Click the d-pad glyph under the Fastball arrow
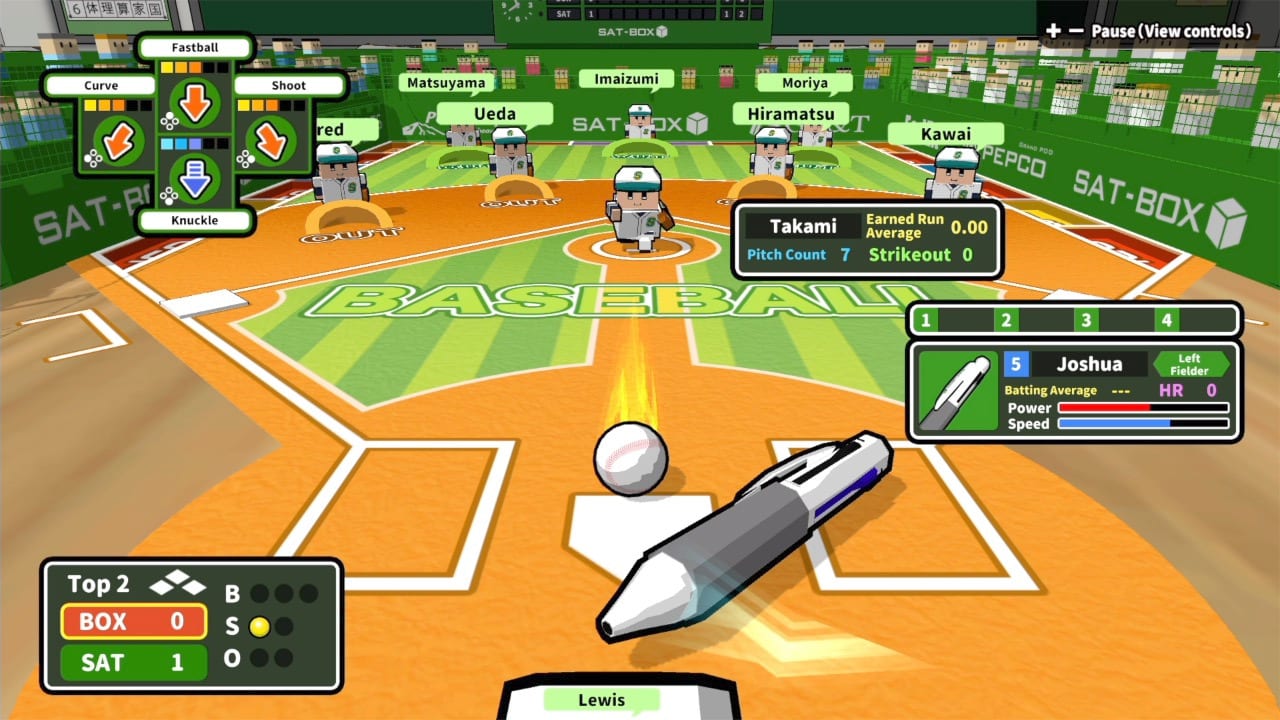This screenshot has width=1280, height=720. point(168,120)
